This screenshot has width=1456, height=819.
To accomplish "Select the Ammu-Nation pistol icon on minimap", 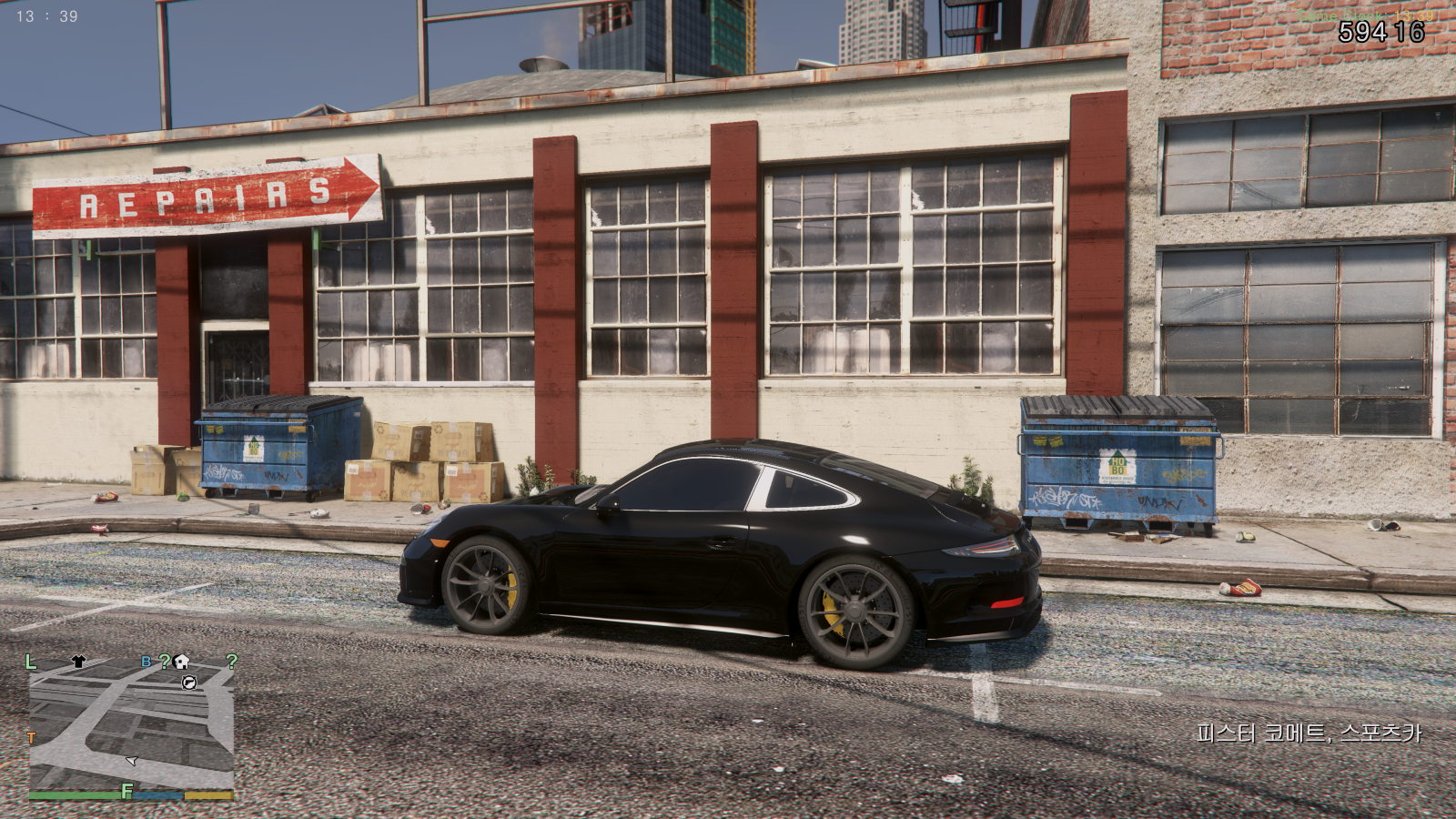I will tap(188, 682).
